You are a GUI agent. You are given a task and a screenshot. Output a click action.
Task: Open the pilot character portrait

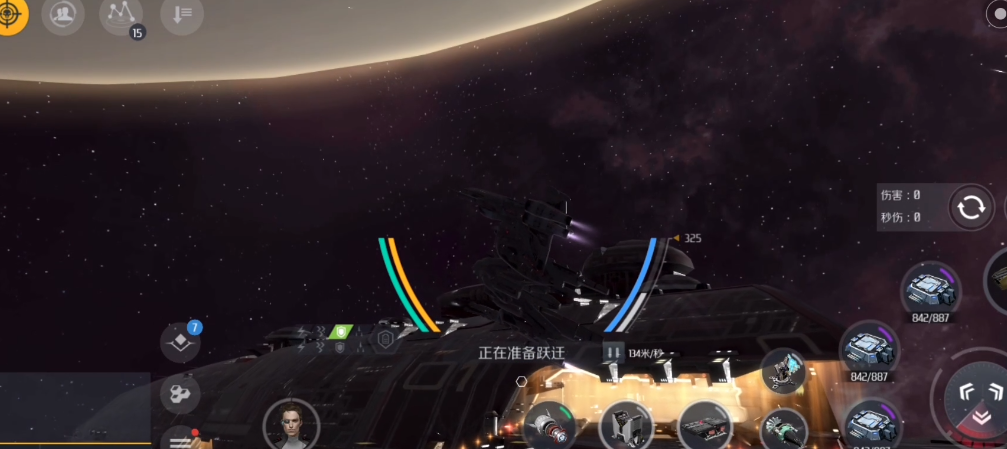291,424
